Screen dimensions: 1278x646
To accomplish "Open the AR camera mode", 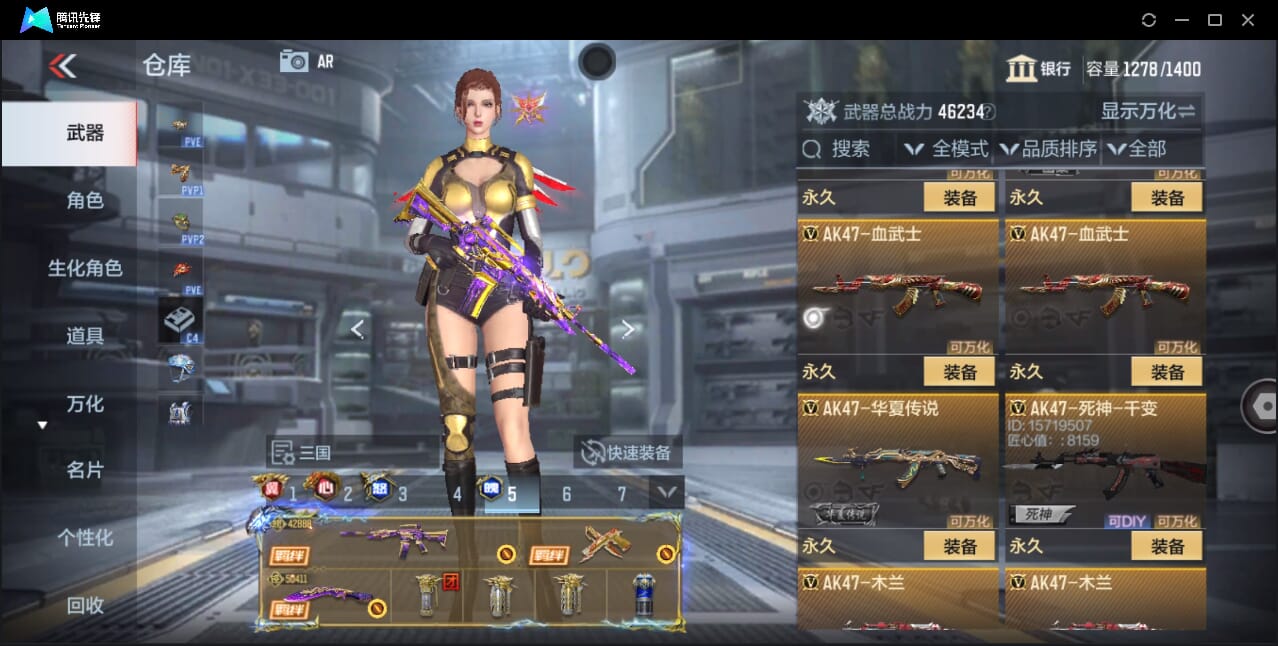I will pyautogui.click(x=307, y=61).
